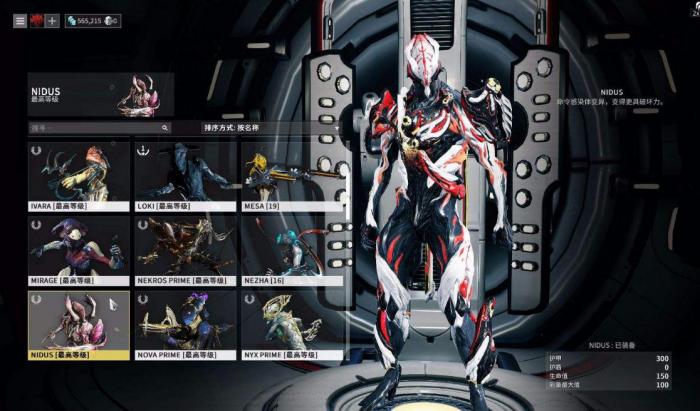
Task: Choose the Loki Warframe tile
Action: point(185,176)
